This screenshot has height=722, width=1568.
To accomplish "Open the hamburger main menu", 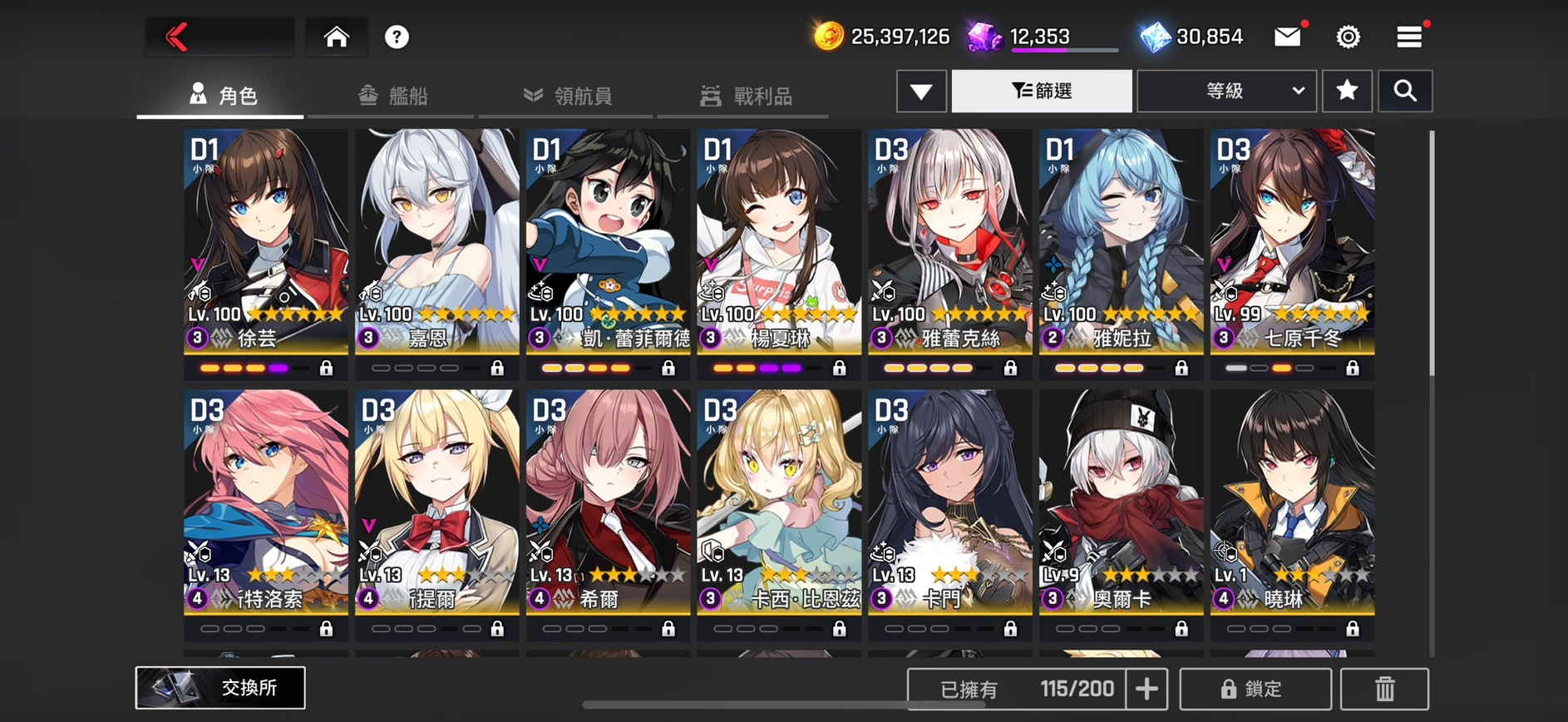I will tap(1408, 37).
